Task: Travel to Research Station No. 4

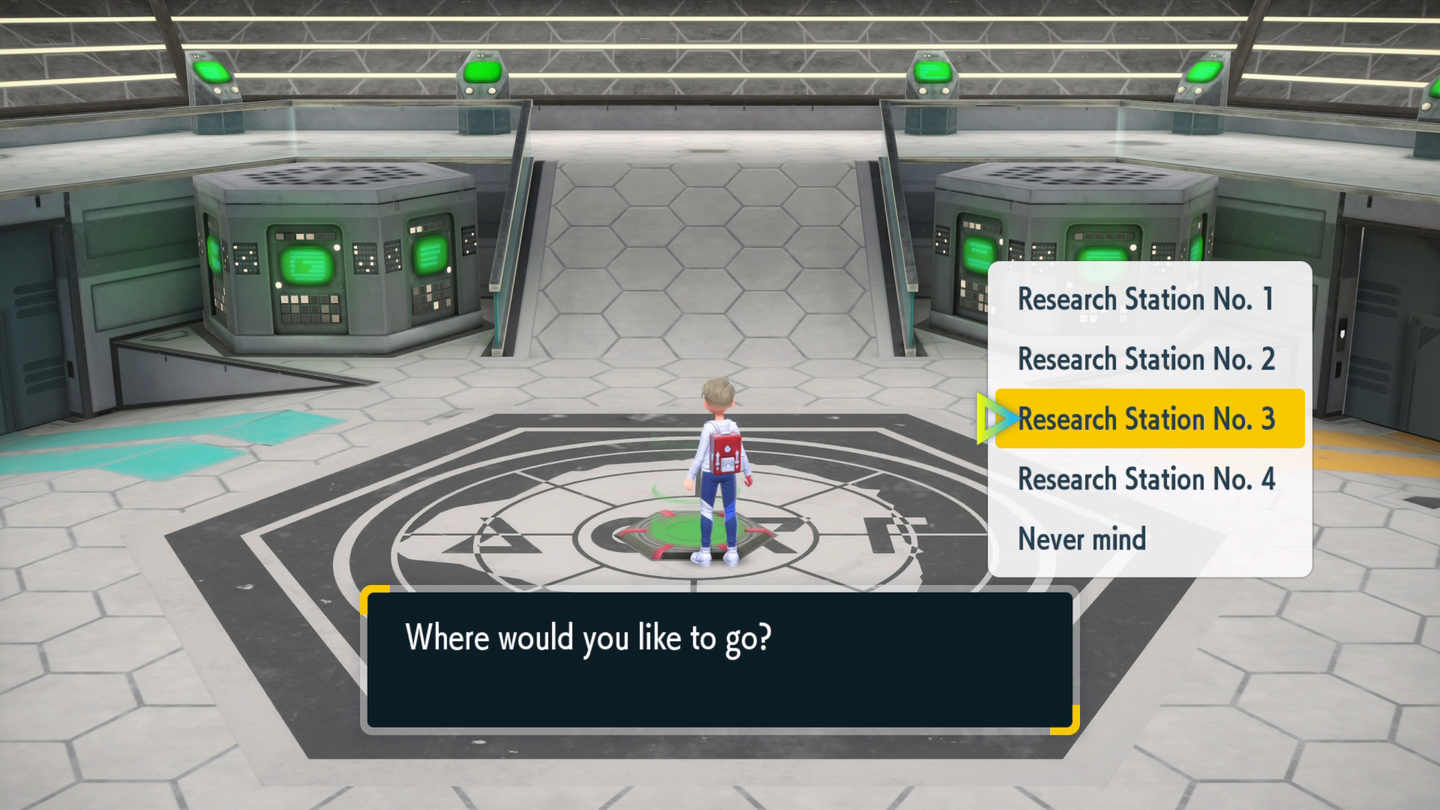Action: pyautogui.click(x=1146, y=479)
